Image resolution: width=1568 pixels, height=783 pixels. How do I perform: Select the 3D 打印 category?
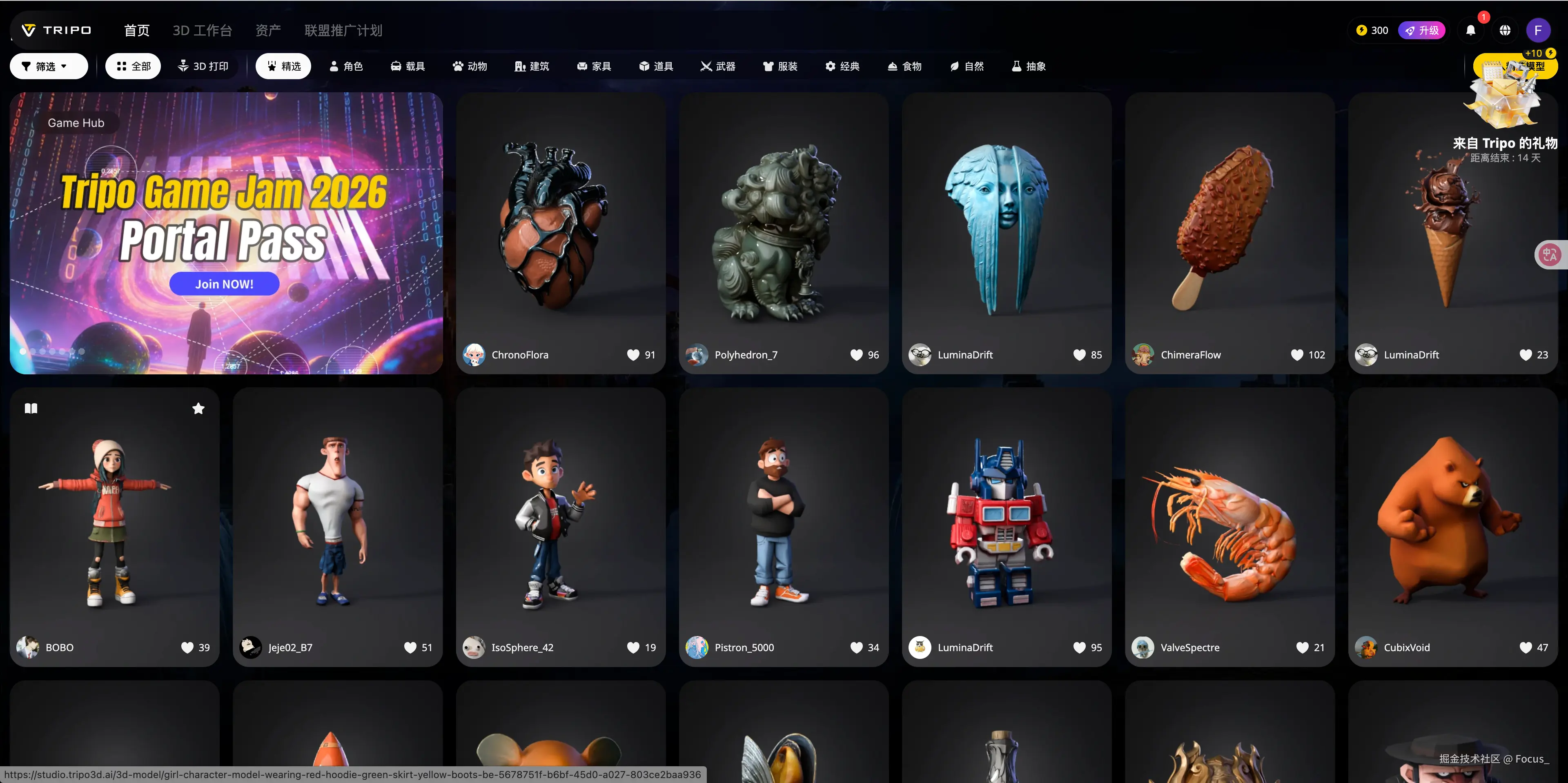coord(203,66)
